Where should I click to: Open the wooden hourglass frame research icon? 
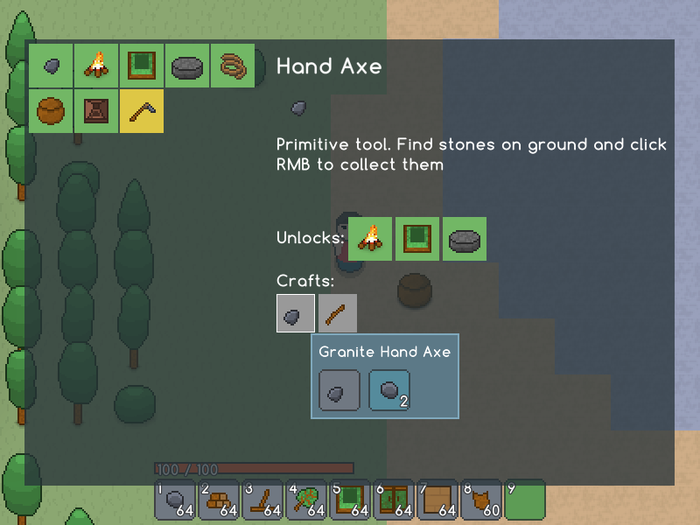coord(97,111)
